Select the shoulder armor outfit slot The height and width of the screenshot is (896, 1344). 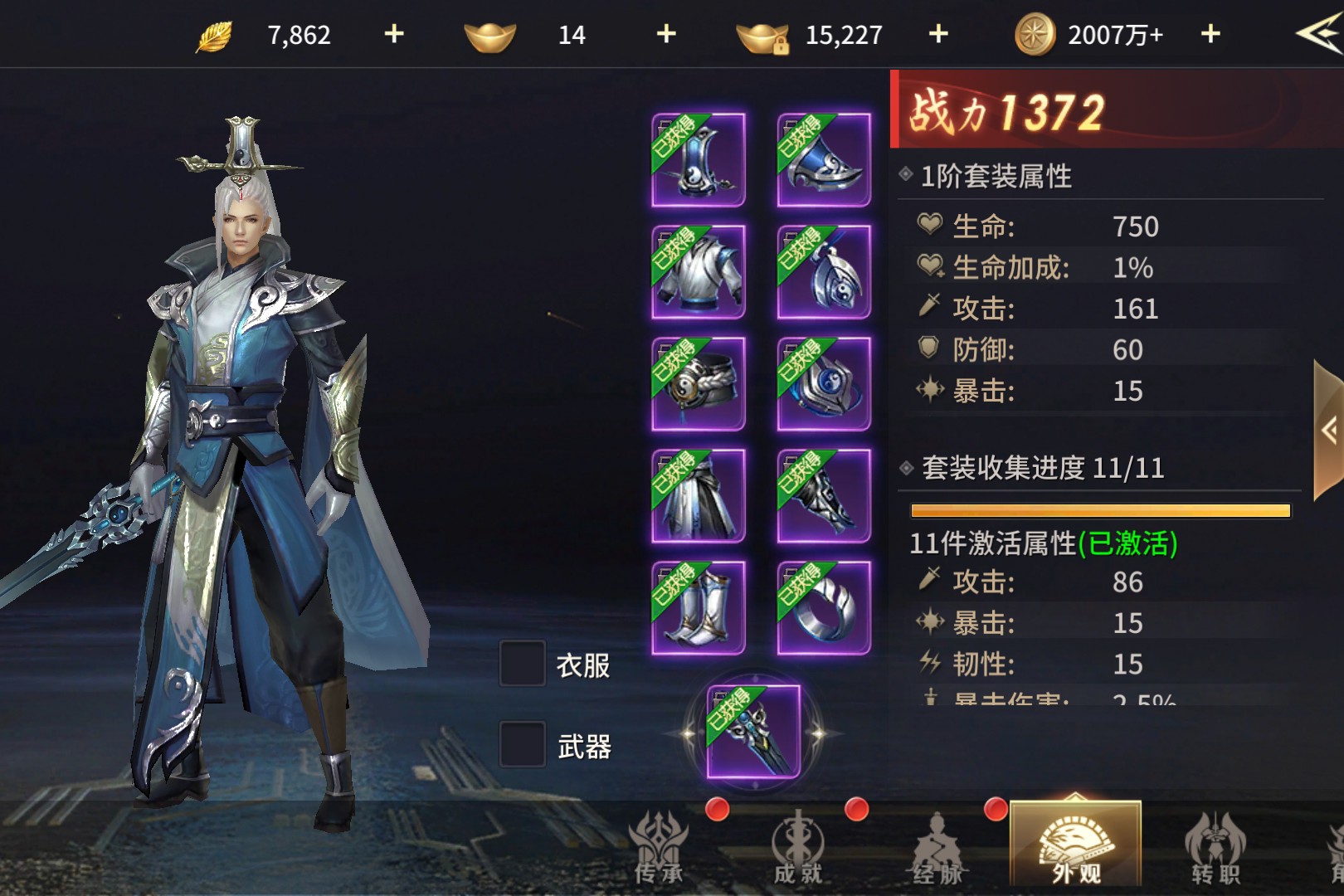click(824, 160)
